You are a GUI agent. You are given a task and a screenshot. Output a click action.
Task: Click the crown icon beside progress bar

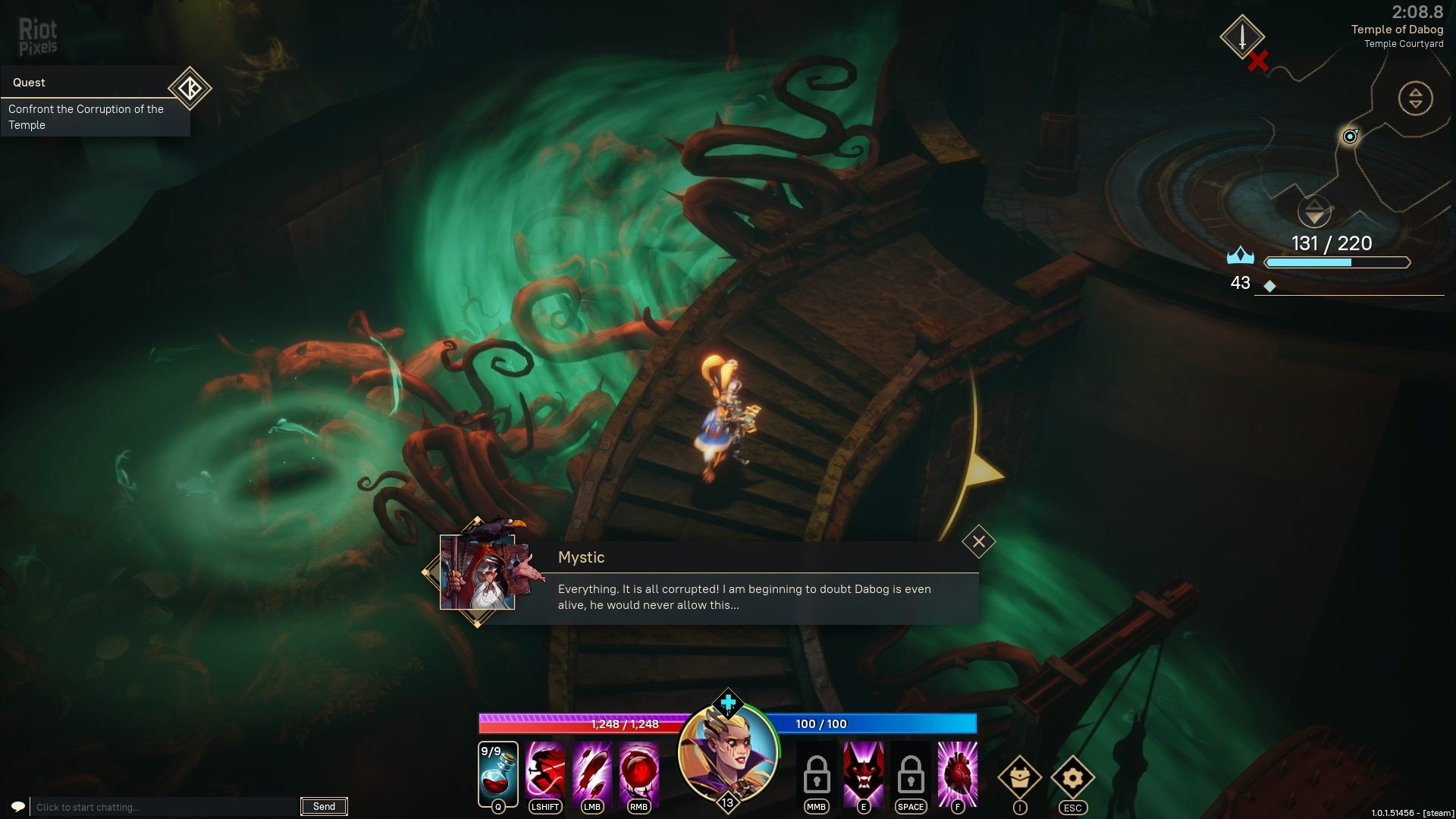click(1241, 256)
